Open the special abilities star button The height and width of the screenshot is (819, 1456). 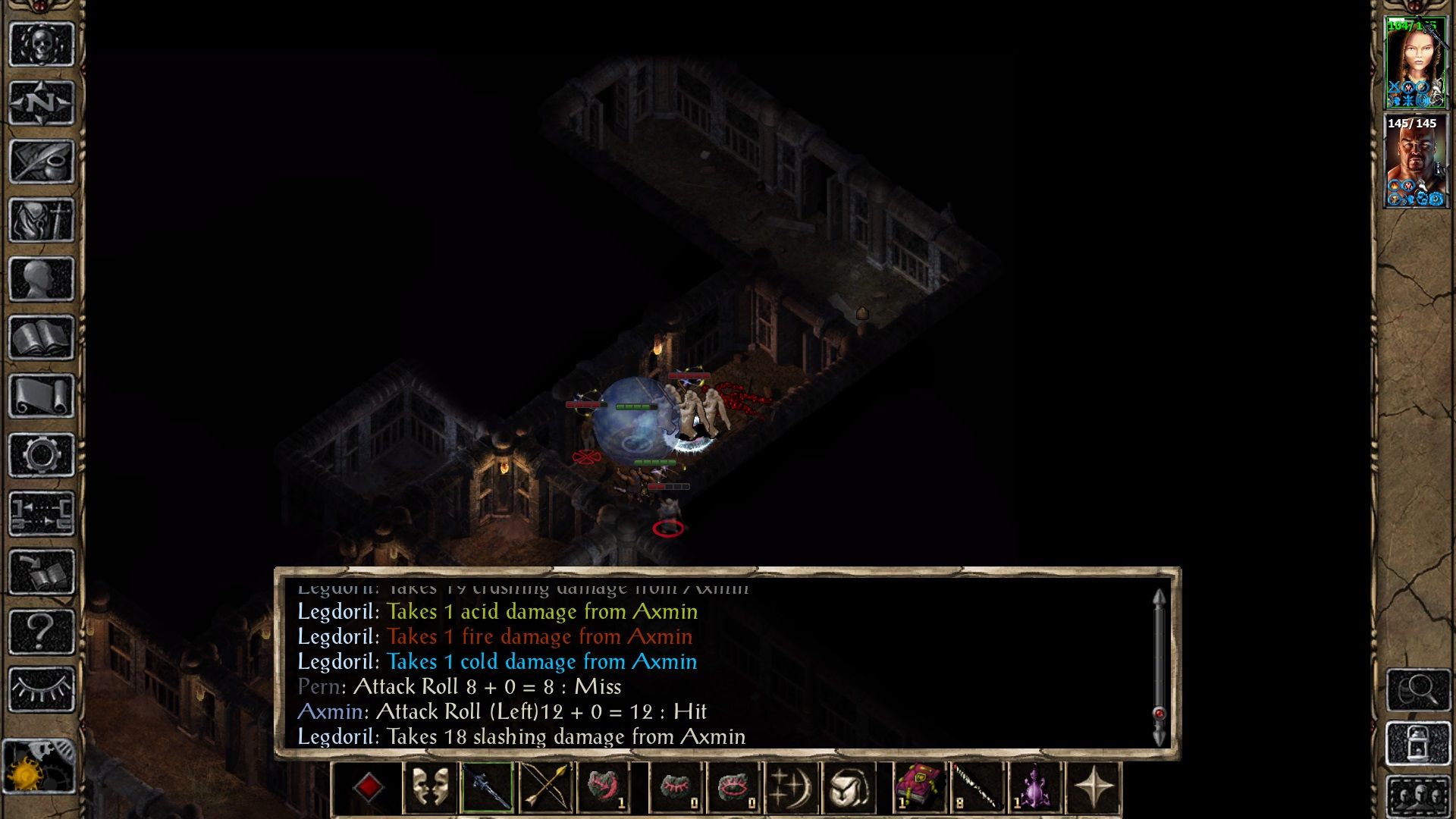pyautogui.click(x=1093, y=788)
